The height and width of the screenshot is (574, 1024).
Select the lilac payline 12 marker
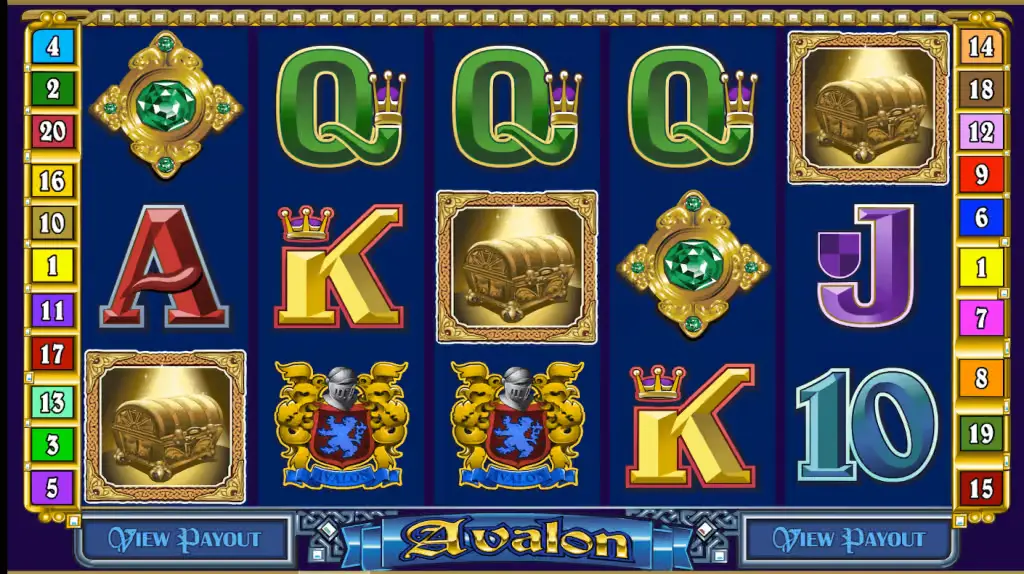(981, 132)
